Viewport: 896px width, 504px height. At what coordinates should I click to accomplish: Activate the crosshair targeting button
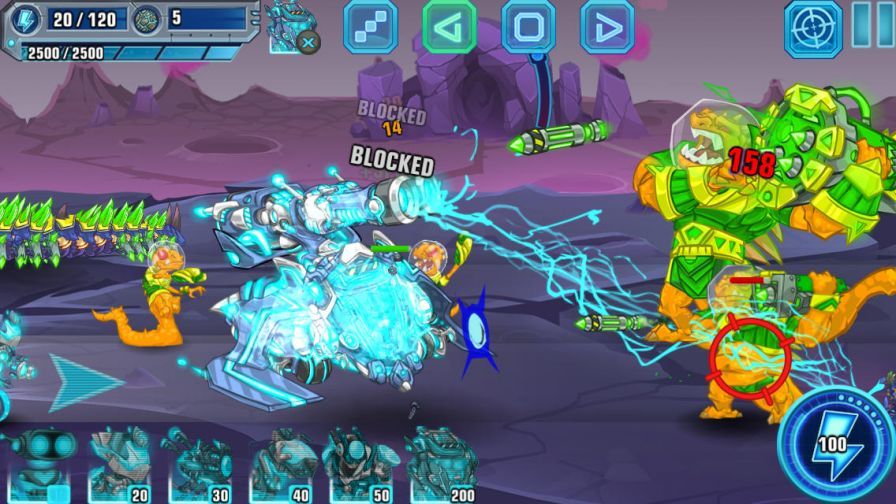[813, 26]
